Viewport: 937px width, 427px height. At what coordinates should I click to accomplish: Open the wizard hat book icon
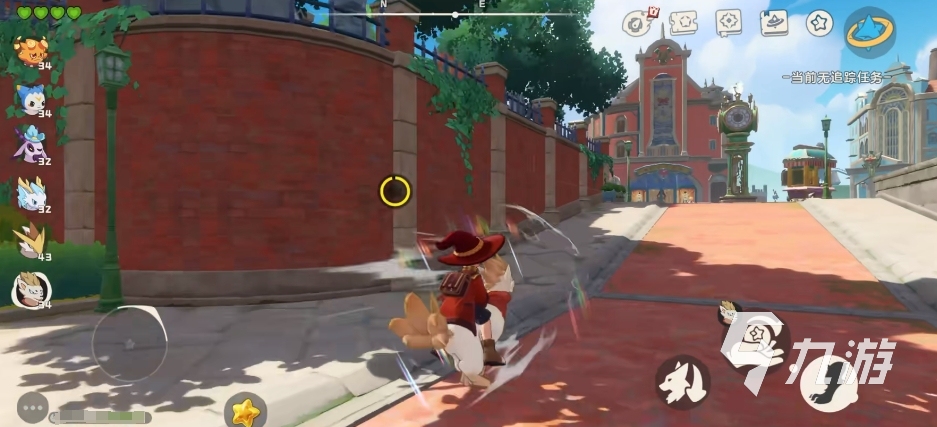775,22
